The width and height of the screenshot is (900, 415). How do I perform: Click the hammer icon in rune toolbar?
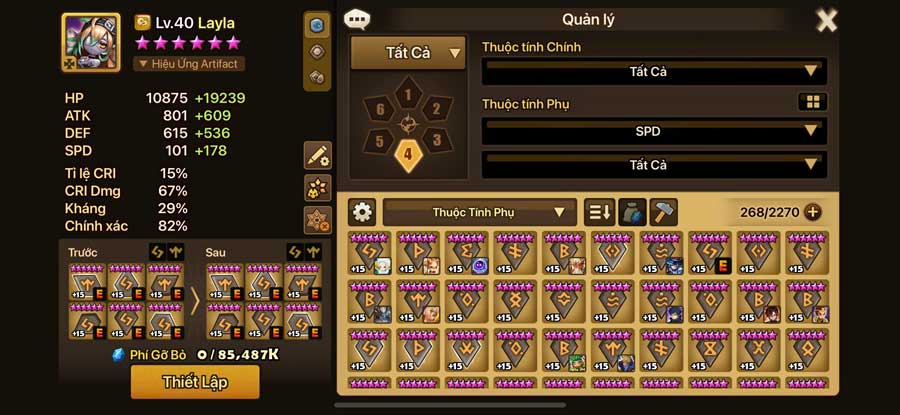click(x=663, y=212)
